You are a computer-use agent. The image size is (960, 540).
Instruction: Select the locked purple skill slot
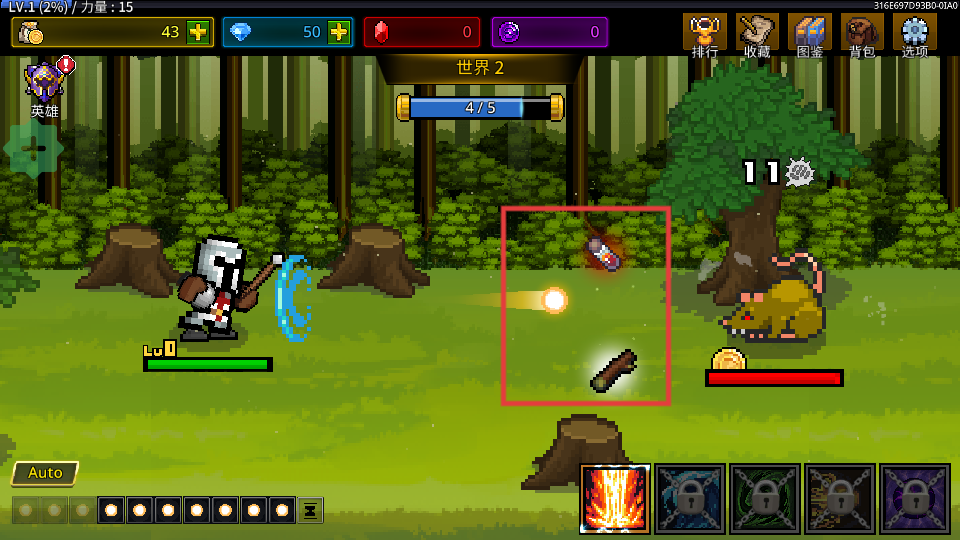915,498
